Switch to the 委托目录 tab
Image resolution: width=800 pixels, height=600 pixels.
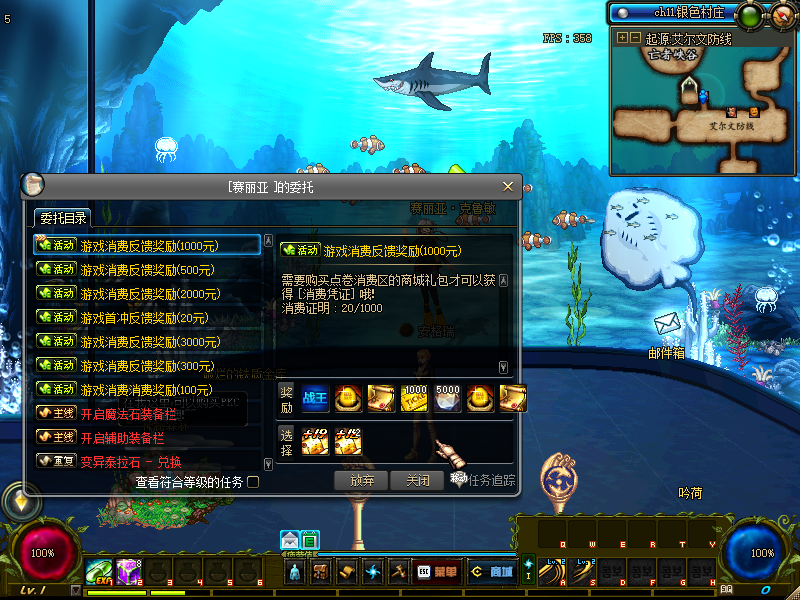(x=63, y=218)
